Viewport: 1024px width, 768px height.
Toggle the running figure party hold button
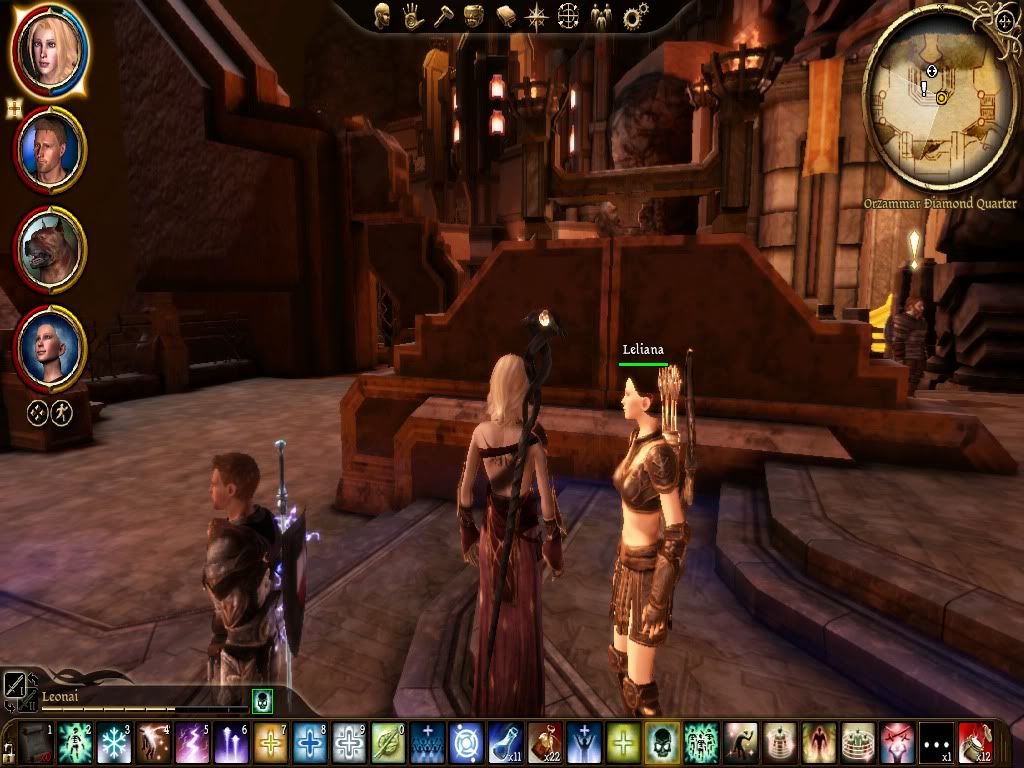(x=62, y=410)
